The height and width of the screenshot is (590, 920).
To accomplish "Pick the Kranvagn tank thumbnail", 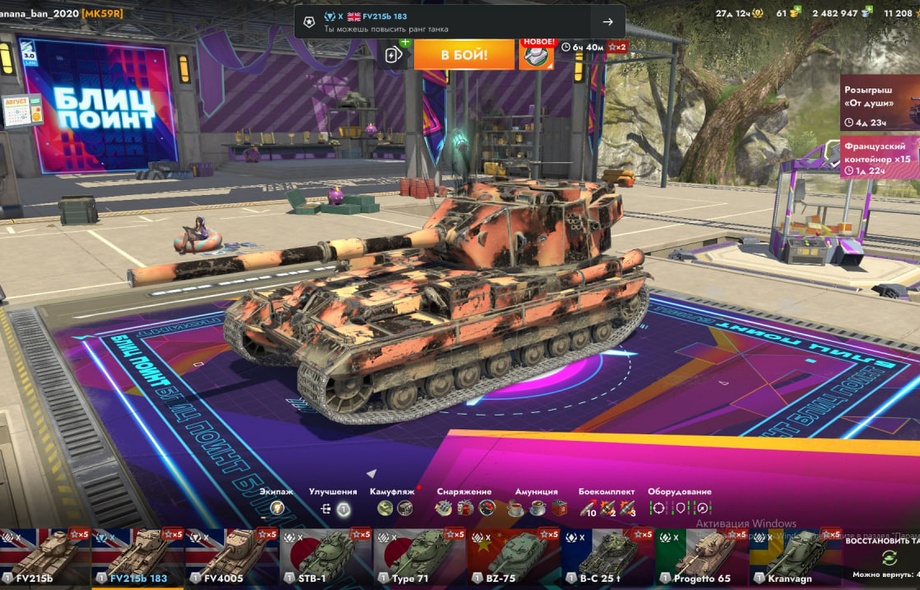I will coord(795,558).
